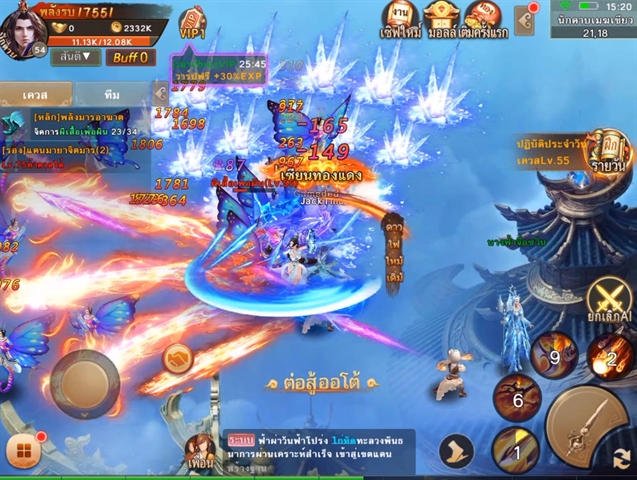Switch to the เควส quest tab
The height and width of the screenshot is (480, 637).
click(37, 93)
